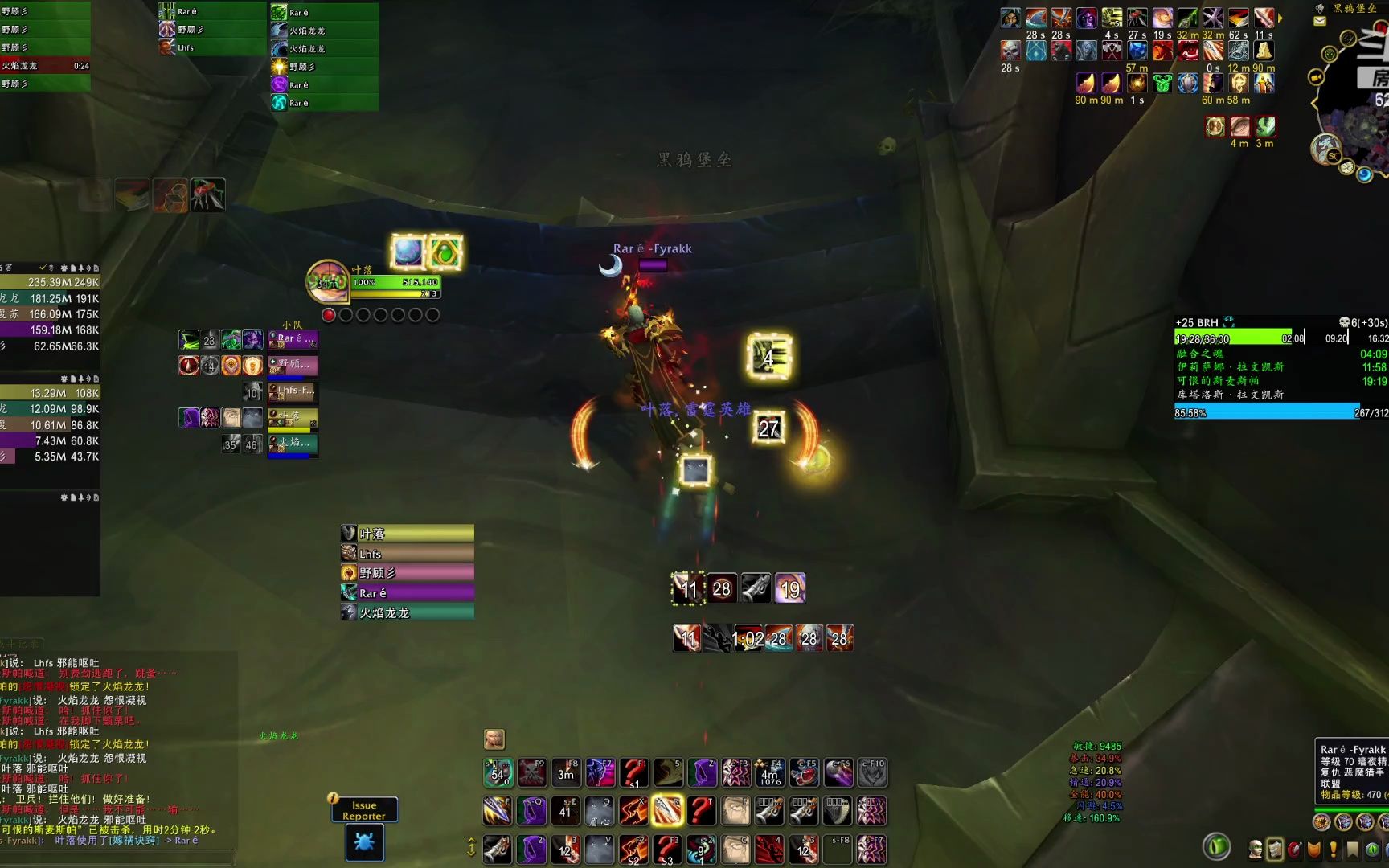Open the character info micro button

pyautogui.click(x=1256, y=849)
